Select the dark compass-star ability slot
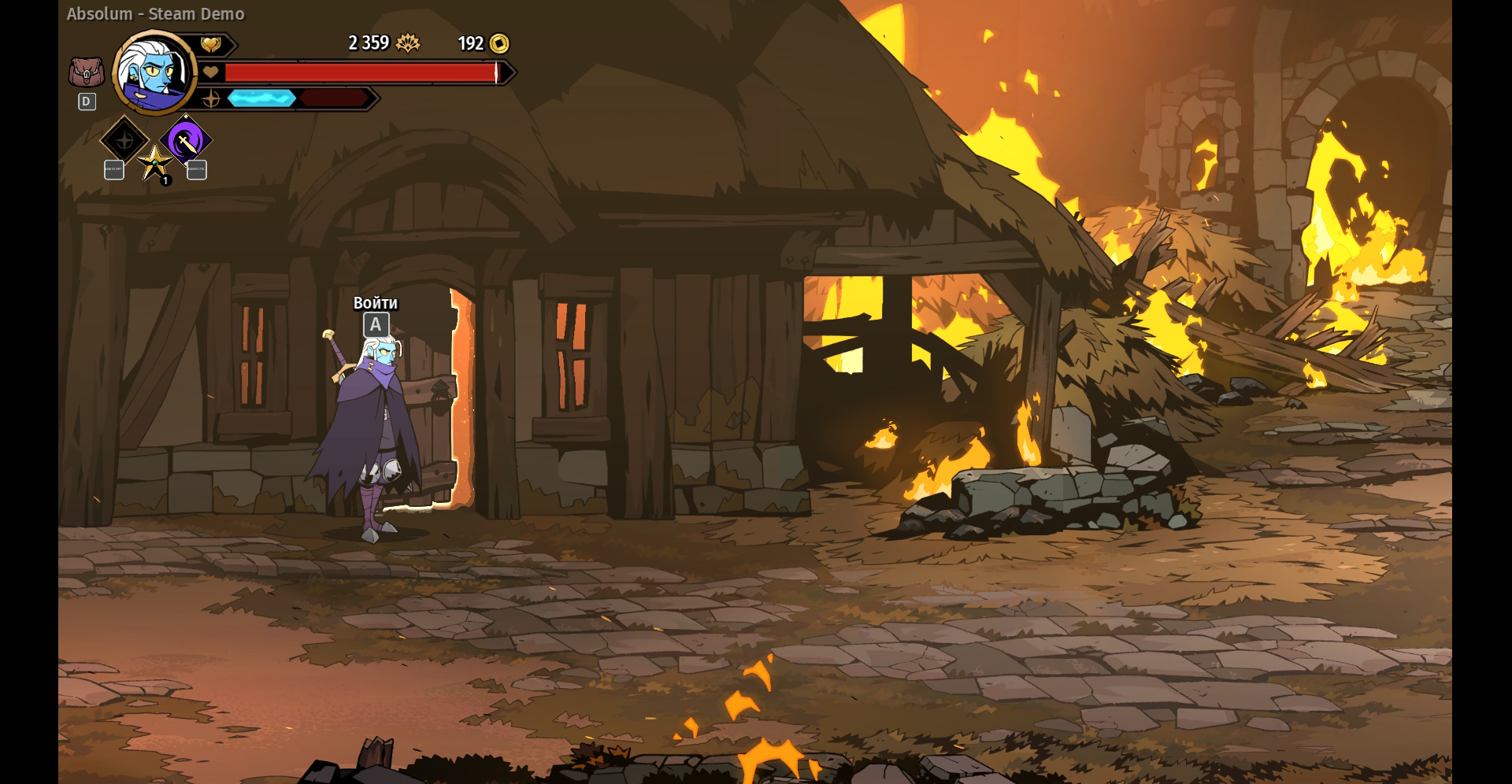Image resolution: width=1512 pixels, height=784 pixels. pos(124,141)
